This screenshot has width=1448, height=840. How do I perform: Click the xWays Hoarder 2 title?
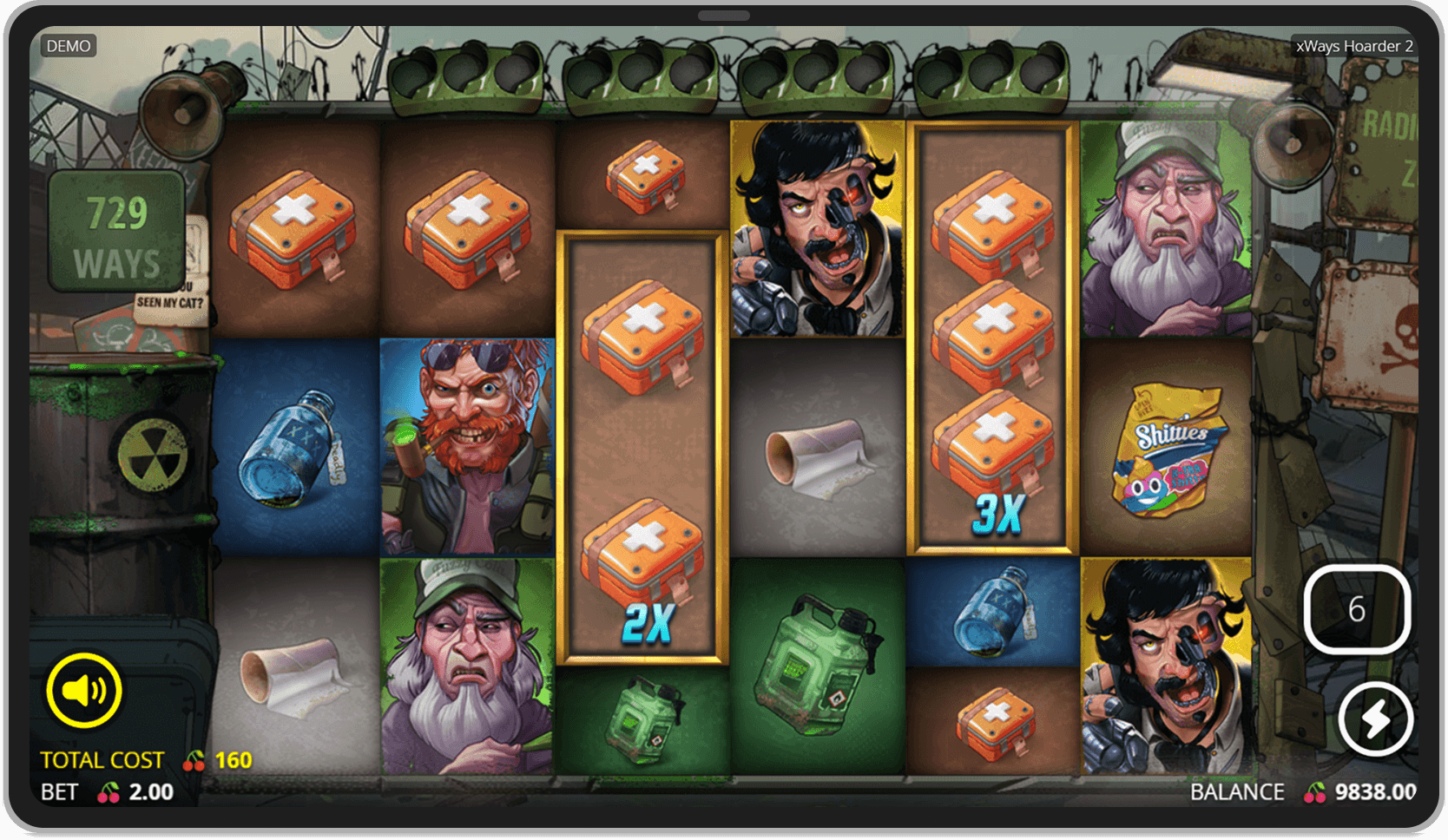tap(1355, 45)
